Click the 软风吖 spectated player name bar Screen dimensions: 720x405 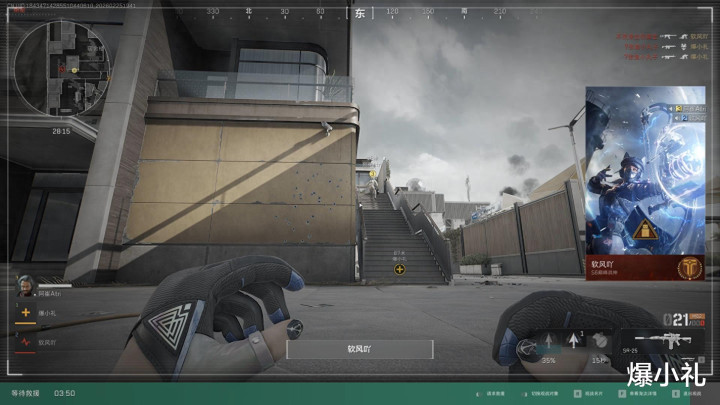point(360,349)
